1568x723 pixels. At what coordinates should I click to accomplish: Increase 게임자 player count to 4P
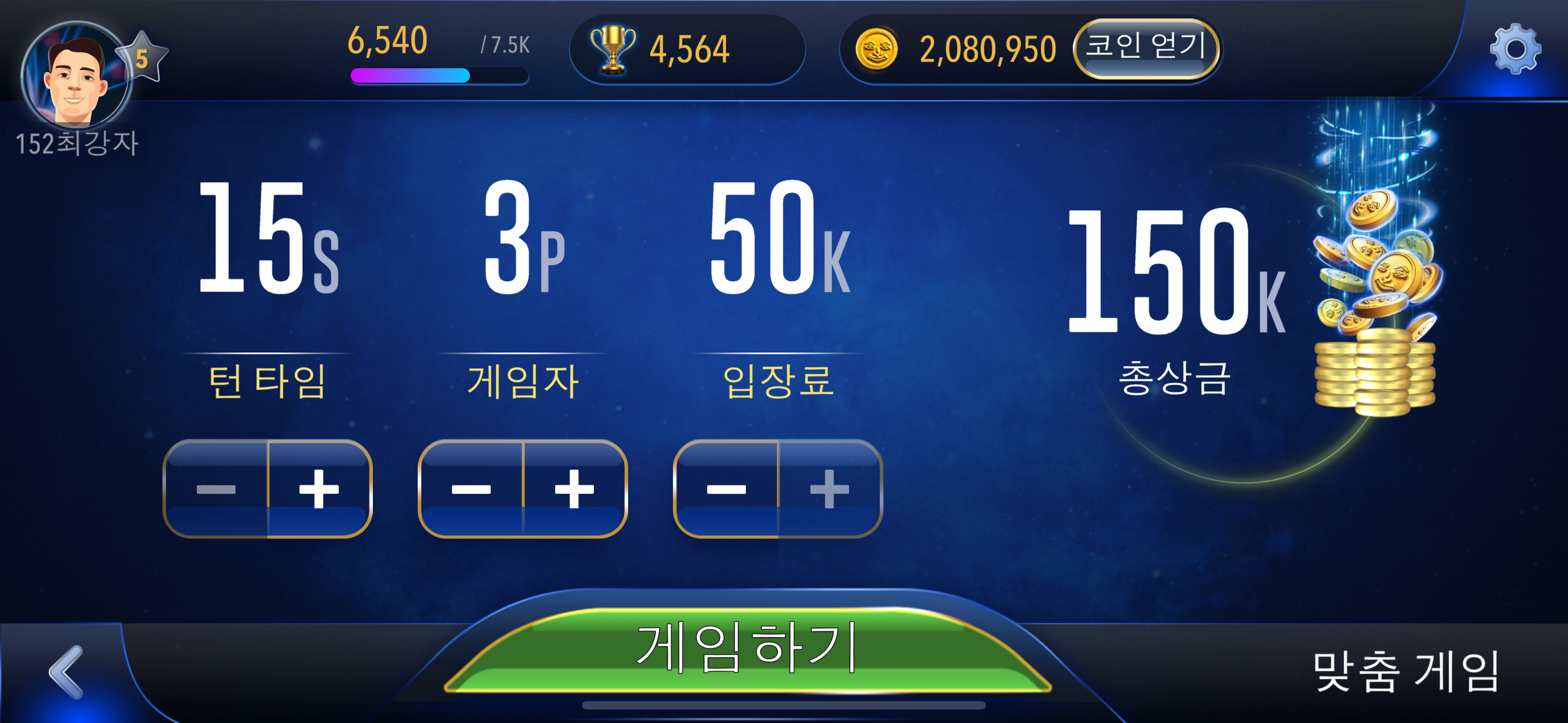(575, 488)
